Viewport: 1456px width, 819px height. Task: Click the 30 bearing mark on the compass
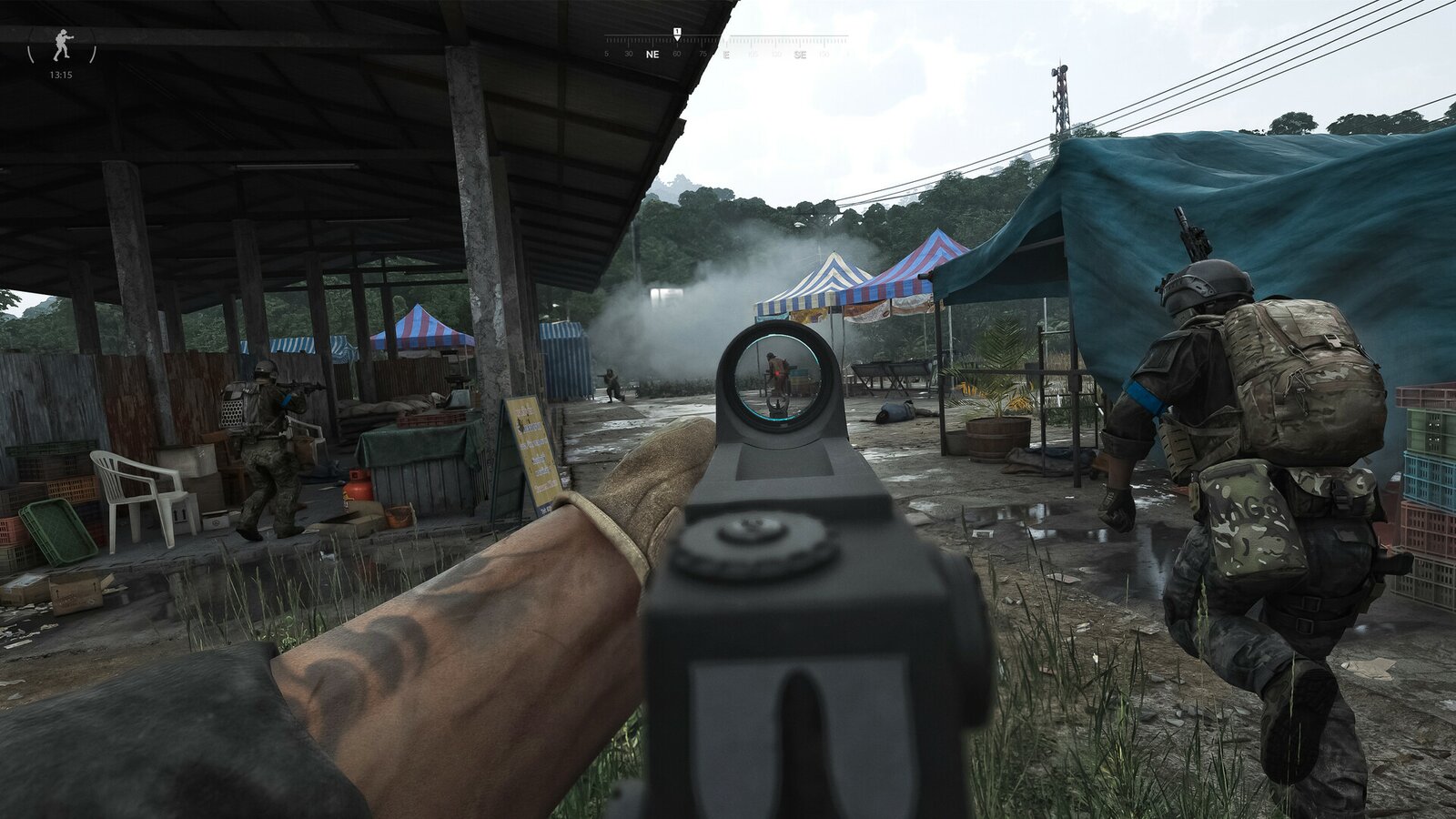629,54
